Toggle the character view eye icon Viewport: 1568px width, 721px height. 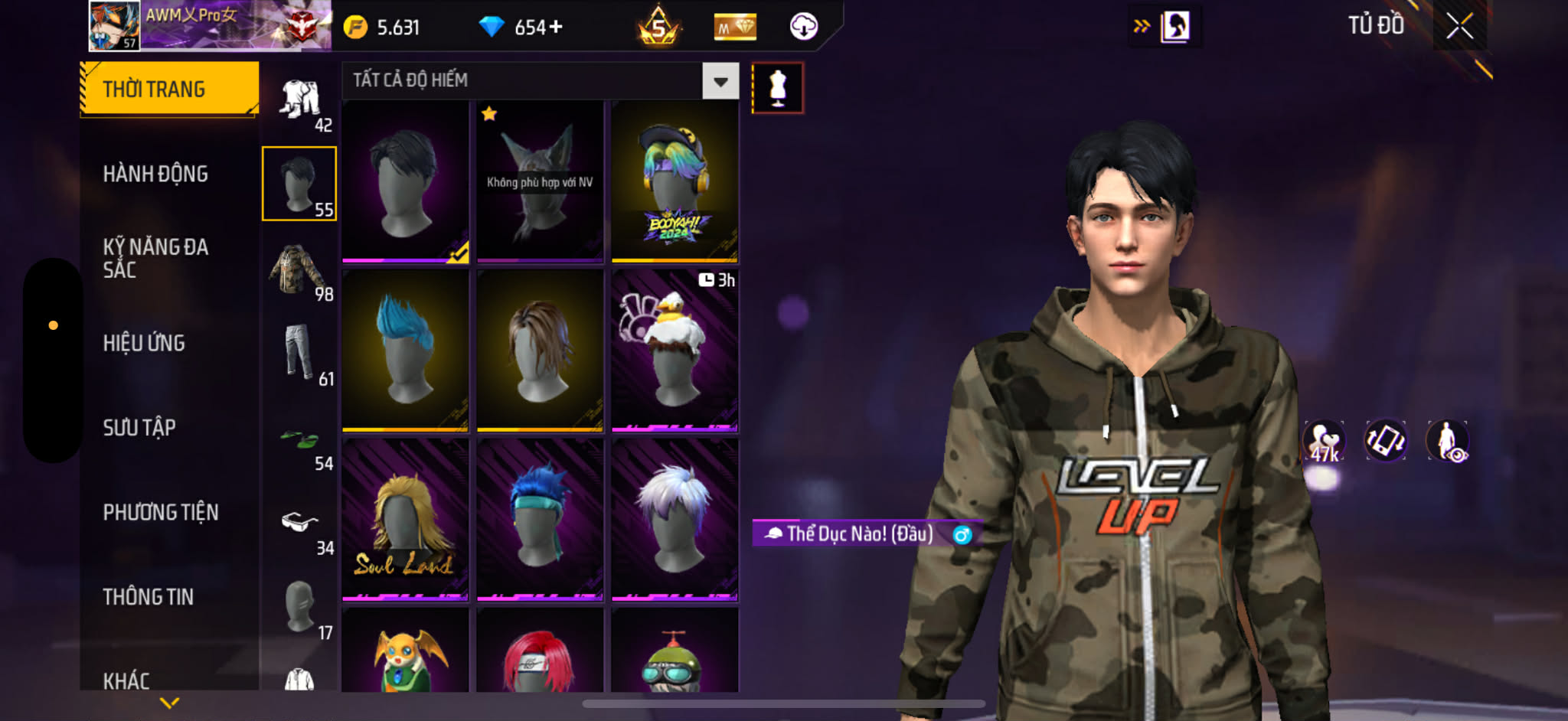coord(1447,442)
